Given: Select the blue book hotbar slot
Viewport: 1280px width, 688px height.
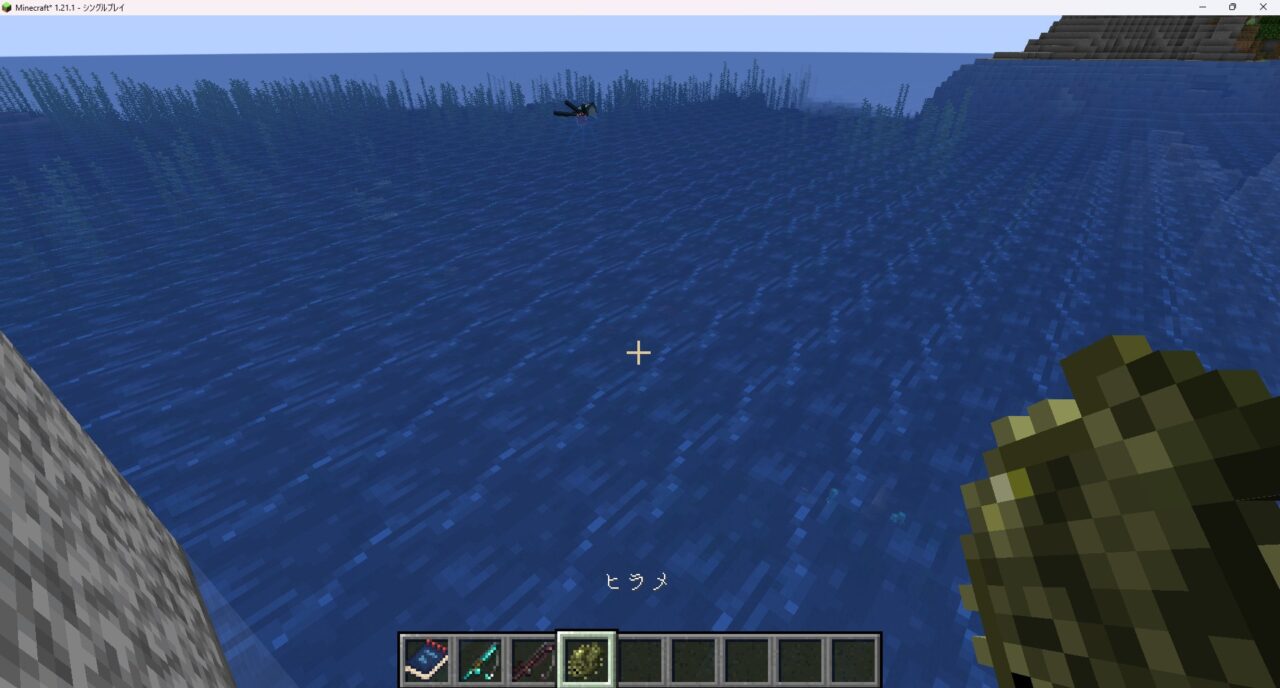Looking at the screenshot, I should click(x=426, y=660).
